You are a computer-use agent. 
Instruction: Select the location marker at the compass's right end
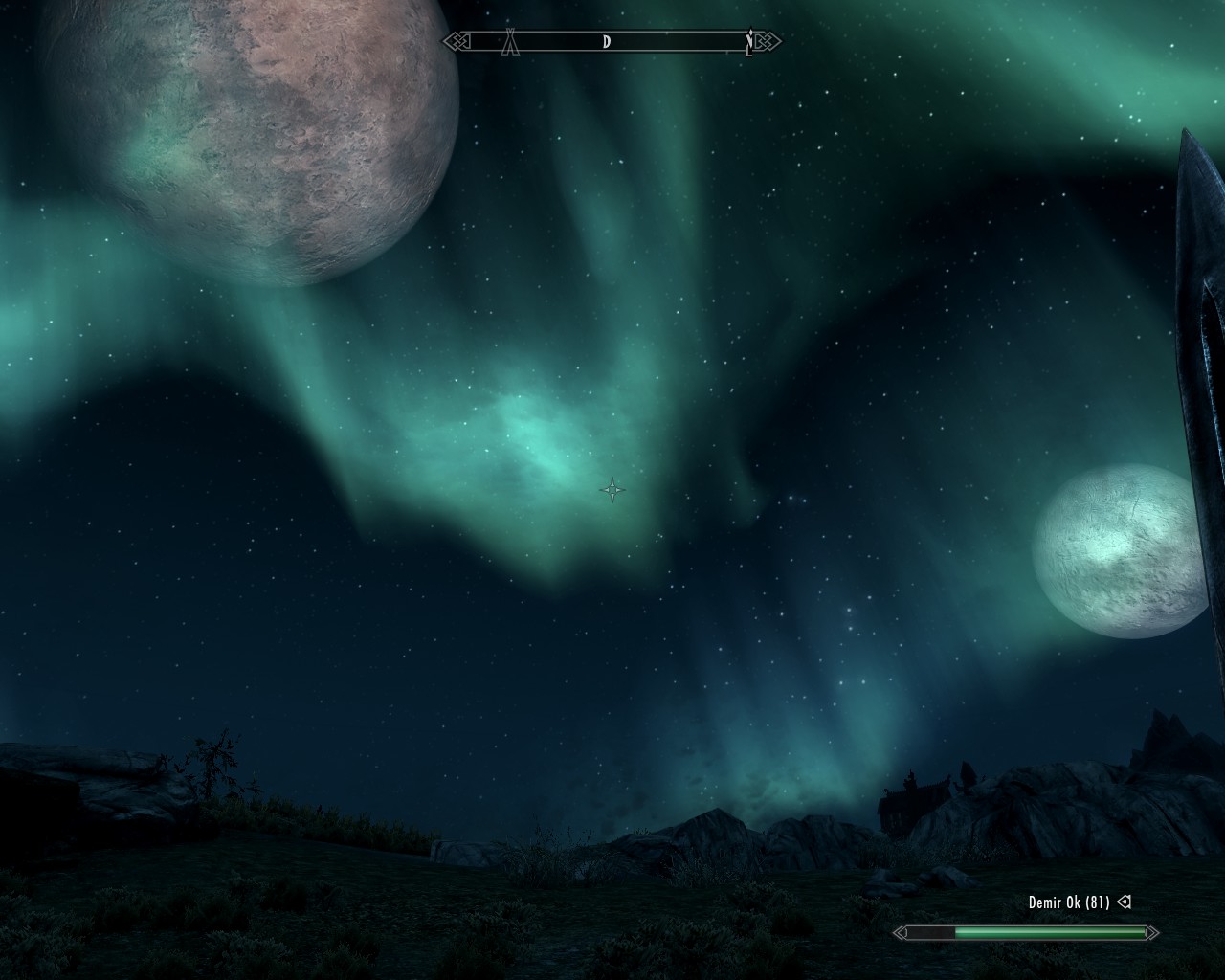750,42
